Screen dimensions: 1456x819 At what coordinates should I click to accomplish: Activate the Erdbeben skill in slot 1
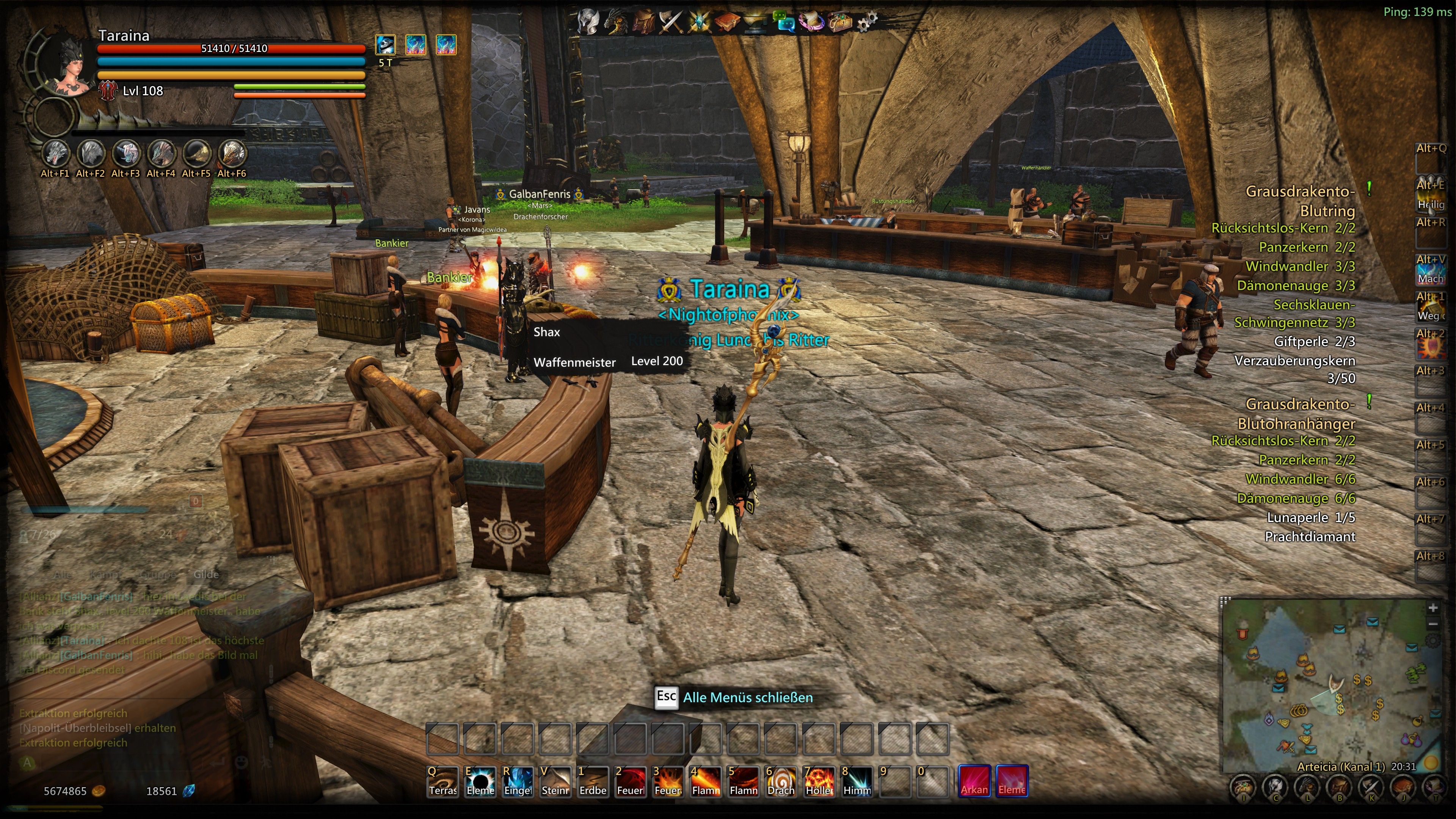click(x=592, y=781)
